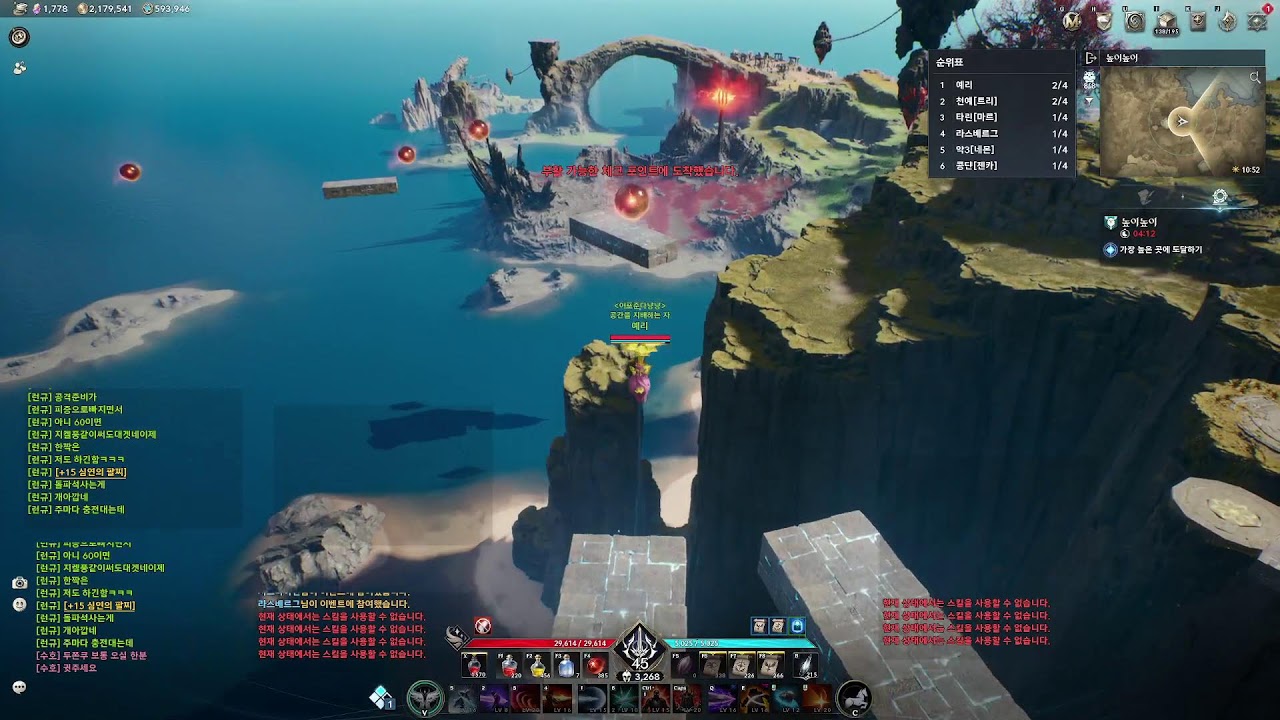The height and width of the screenshot is (720, 1280).
Task: Use the red orb item in the F4 slot
Action: [x=596, y=666]
